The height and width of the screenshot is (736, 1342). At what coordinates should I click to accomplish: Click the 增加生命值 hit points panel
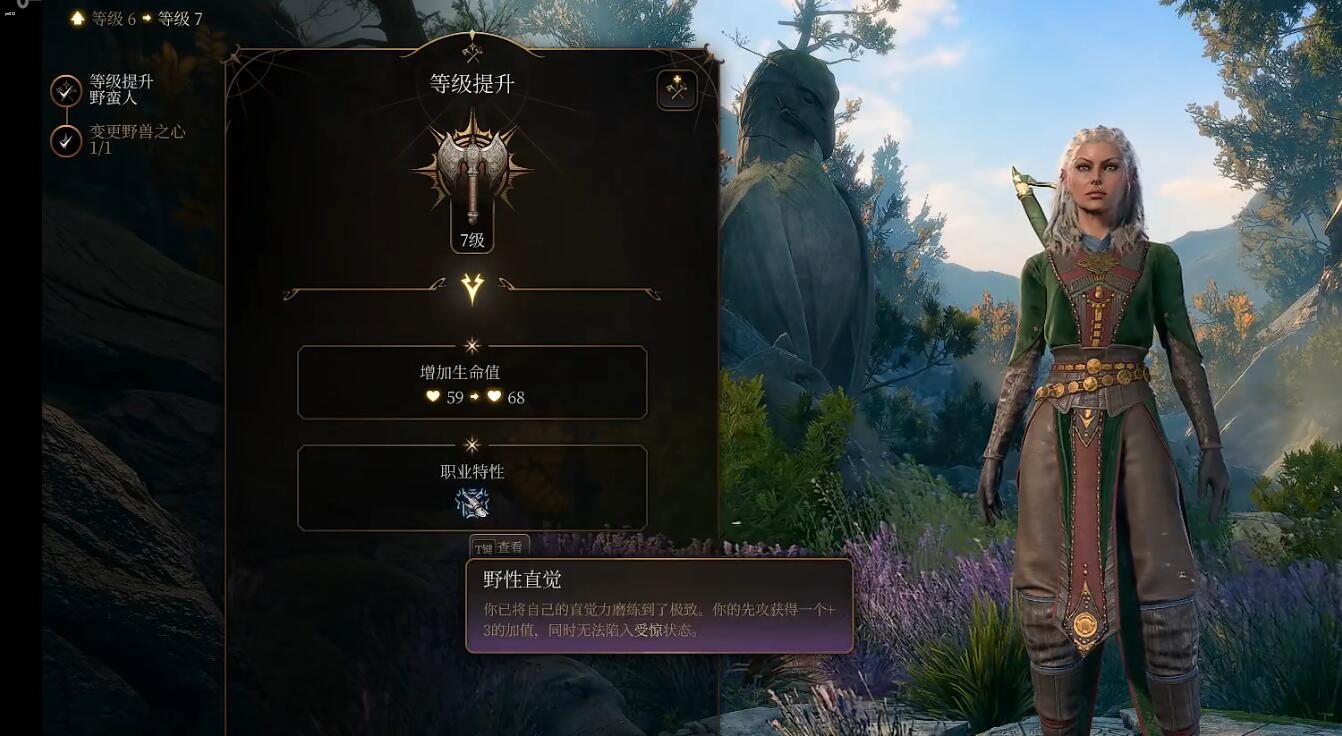click(x=472, y=382)
